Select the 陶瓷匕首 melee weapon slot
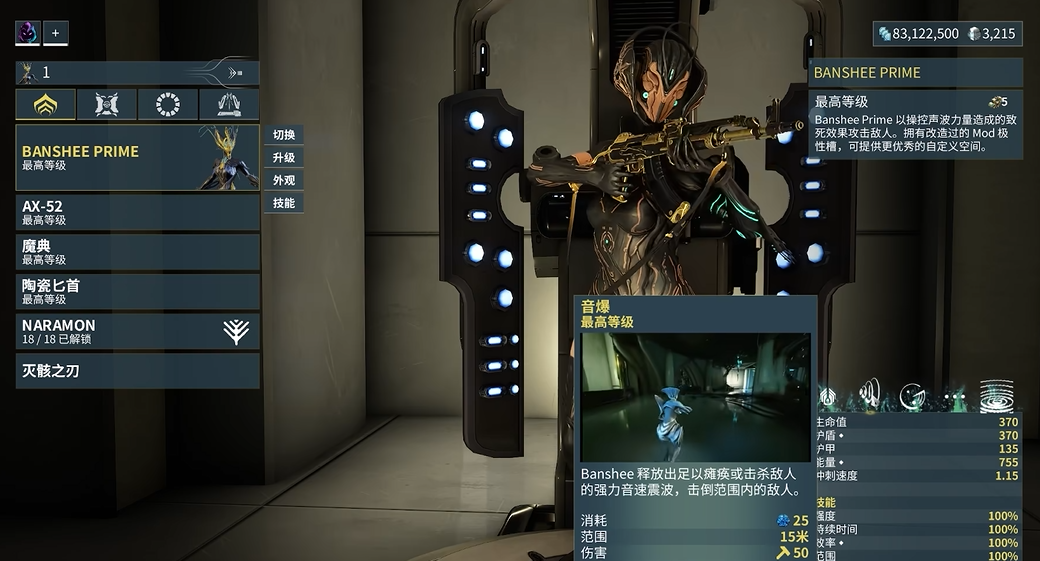Image resolution: width=1040 pixels, height=561 pixels. pyautogui.click(x=137, y=291)
